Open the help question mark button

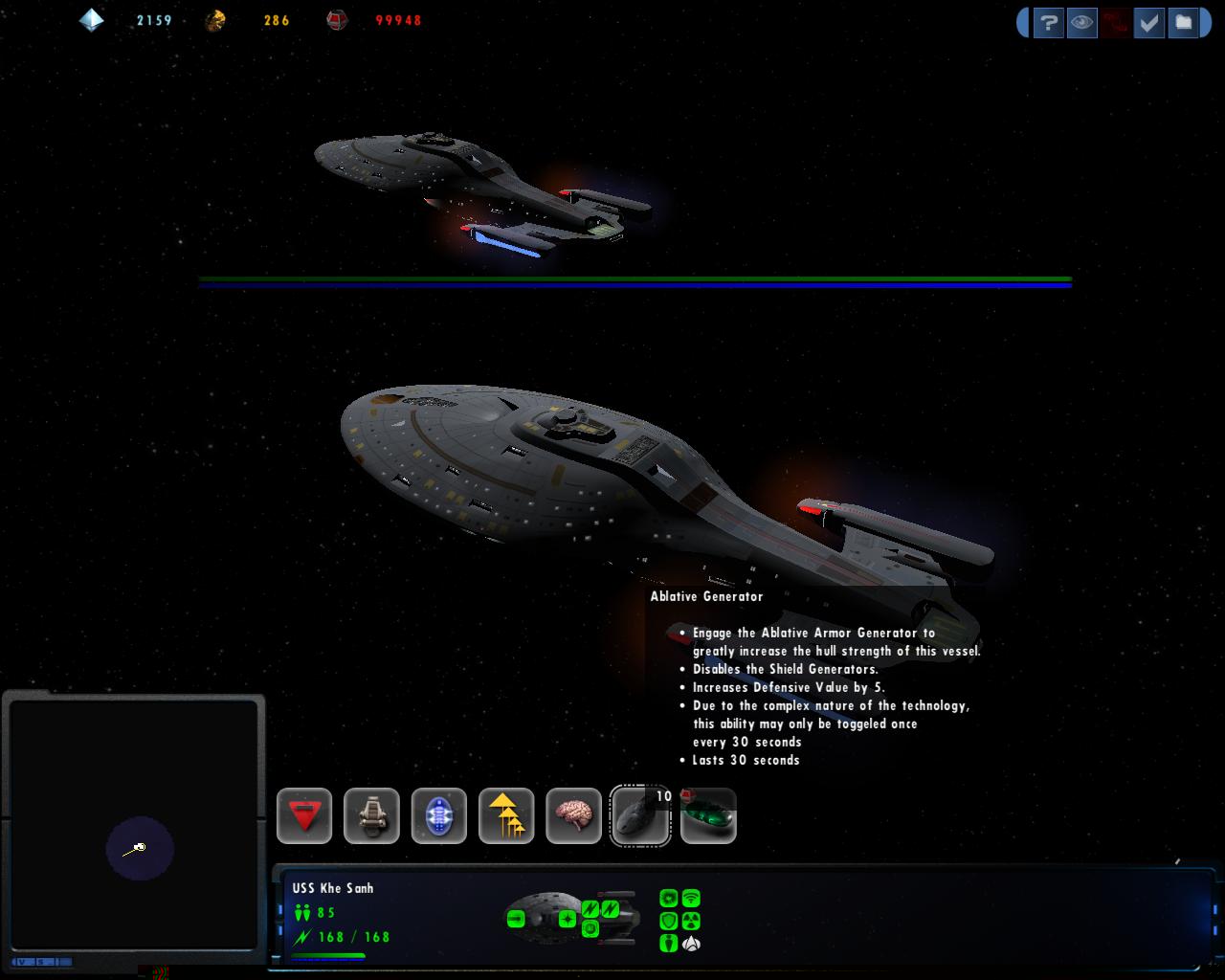pos(1049,22)
